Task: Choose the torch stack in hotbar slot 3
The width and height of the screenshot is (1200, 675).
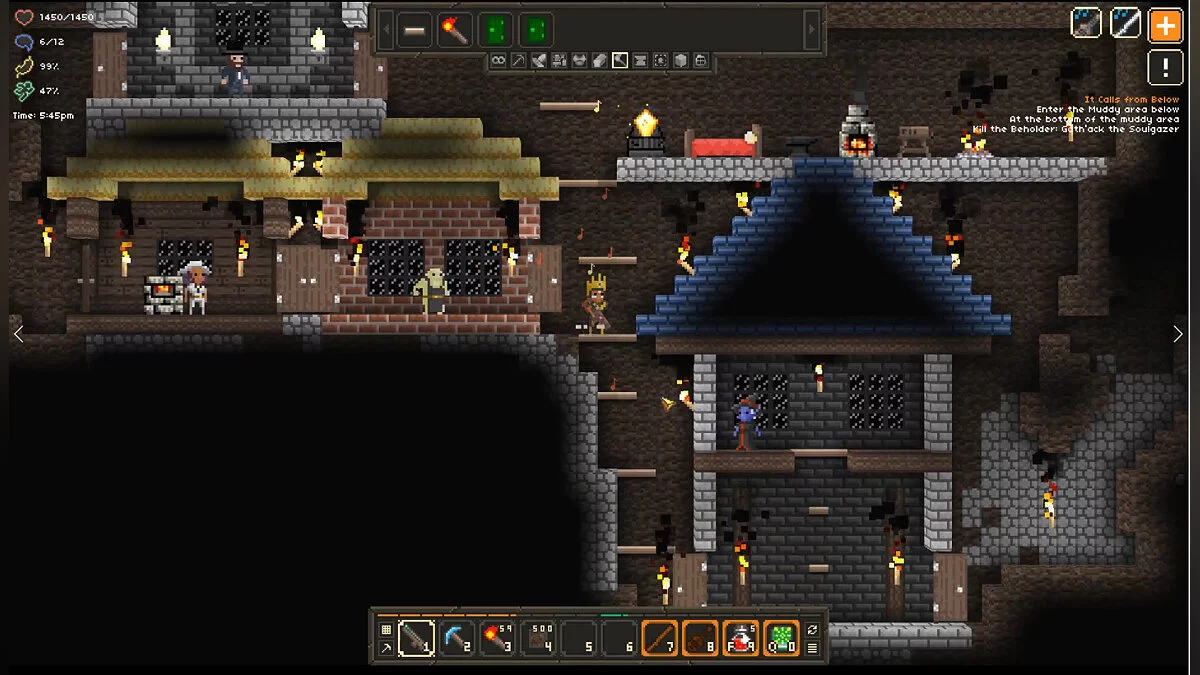Action: (497, 638)
